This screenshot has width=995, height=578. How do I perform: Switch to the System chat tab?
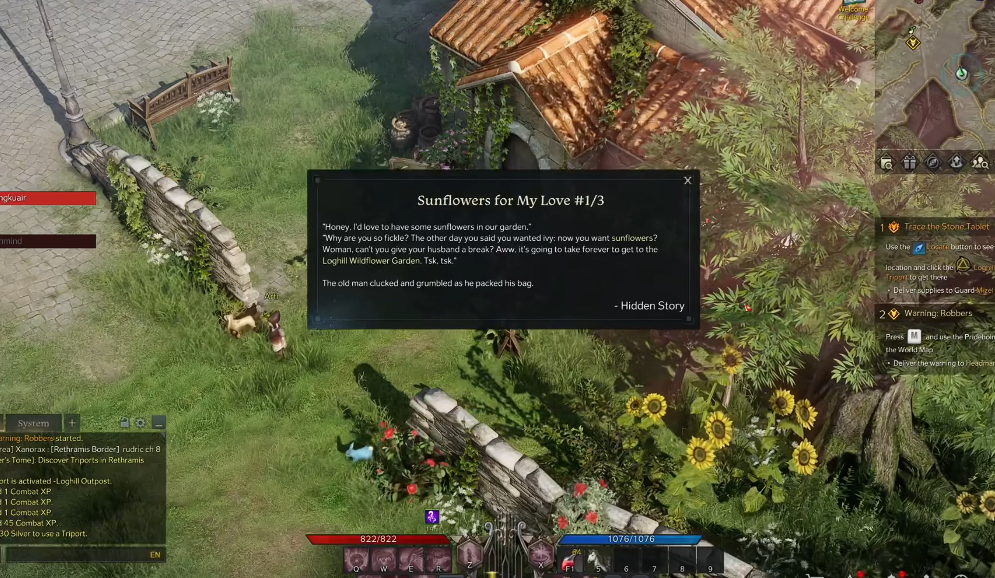(x=33, y=423)
